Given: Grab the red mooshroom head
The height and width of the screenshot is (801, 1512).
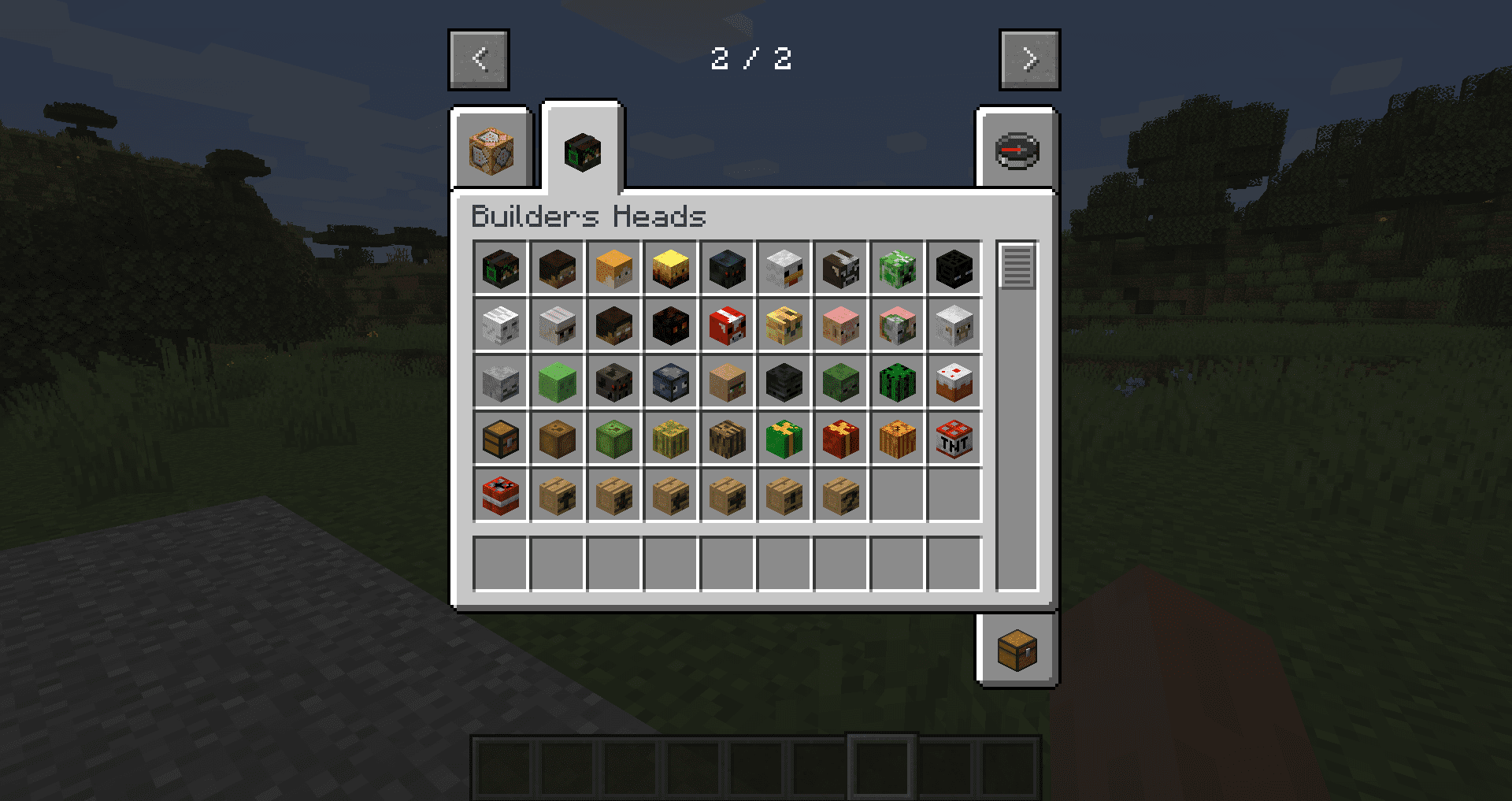Looking at the screenshot, I should tap(728, 325).
